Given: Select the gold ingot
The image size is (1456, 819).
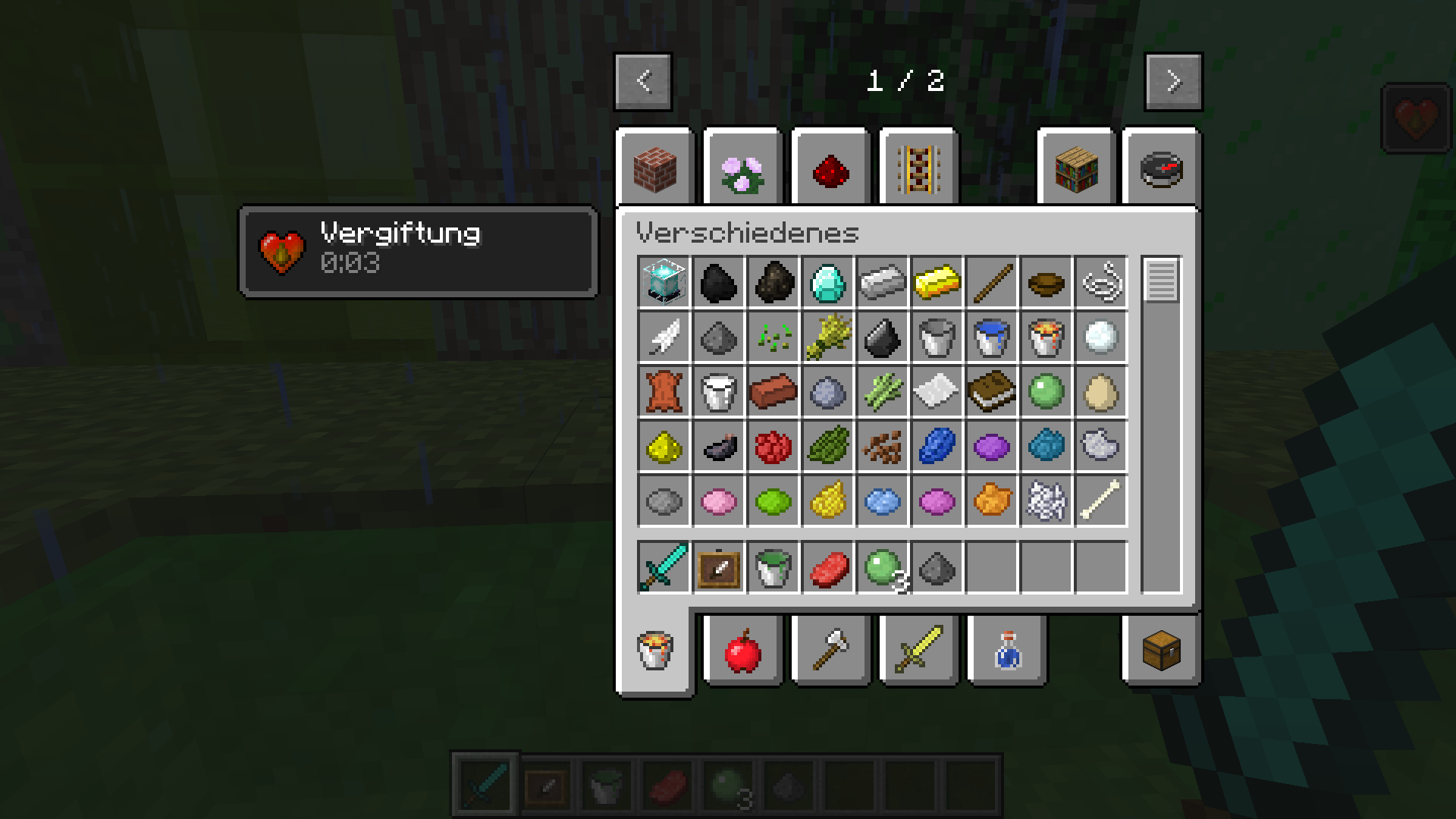Looking at the screenshot, I should (x=937, y=283).
